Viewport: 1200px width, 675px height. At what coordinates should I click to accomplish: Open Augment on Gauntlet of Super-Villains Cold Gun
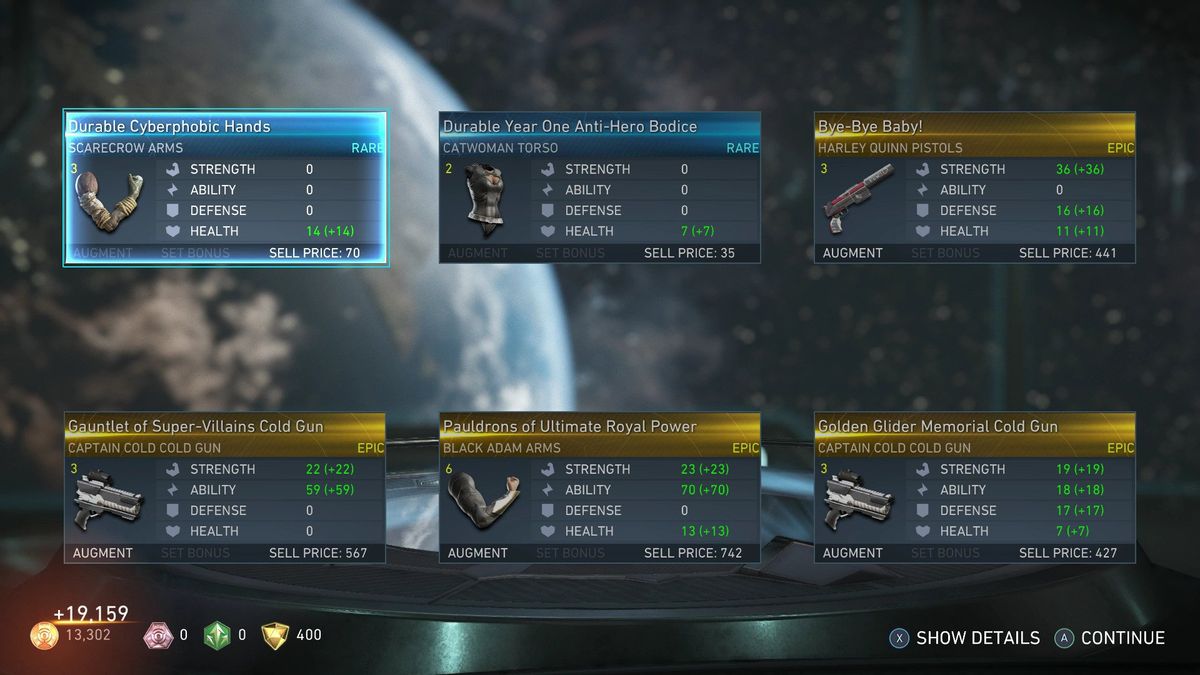point(102,553)
